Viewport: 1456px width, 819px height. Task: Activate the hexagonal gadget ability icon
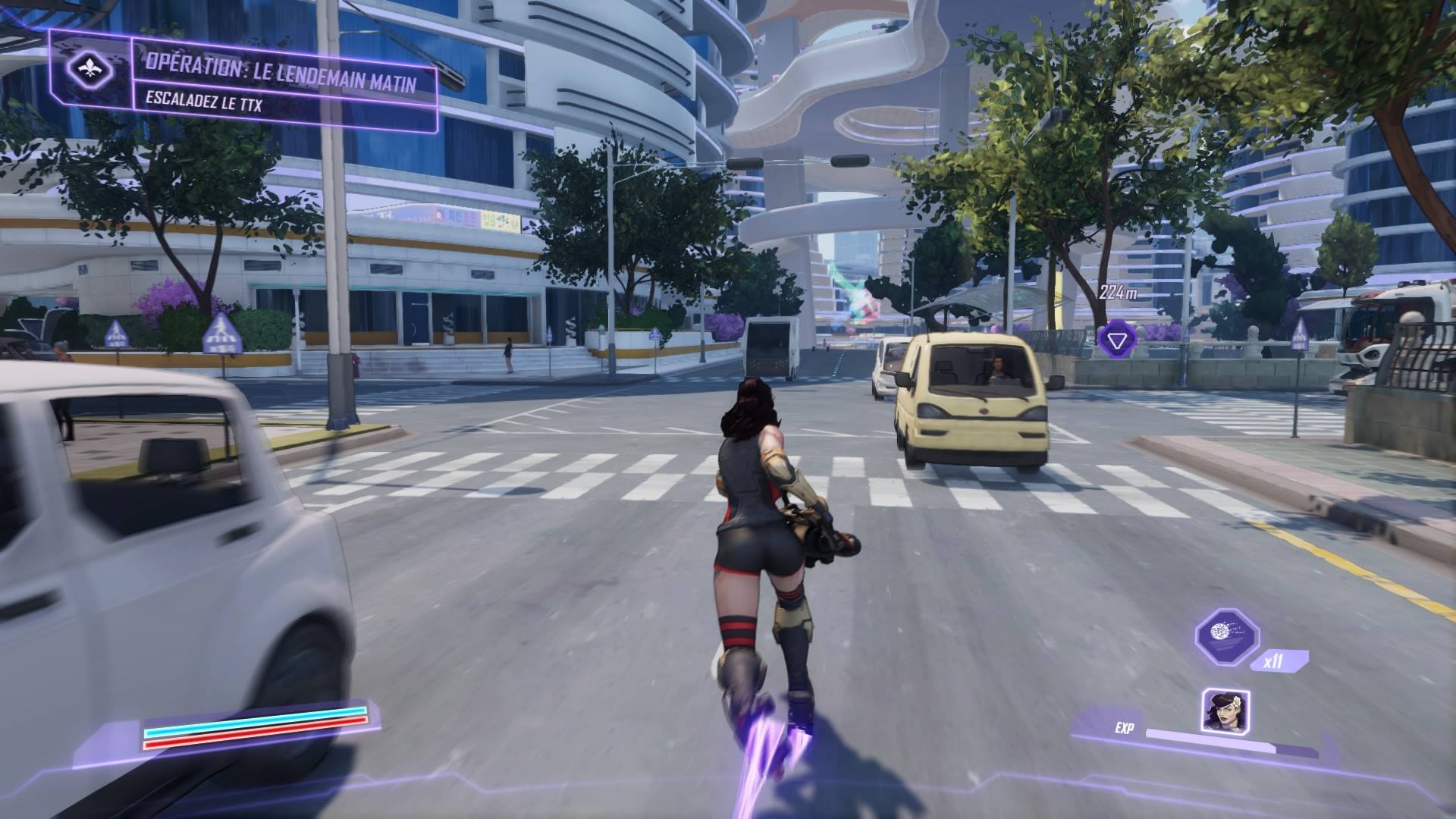coord(1226,637)
